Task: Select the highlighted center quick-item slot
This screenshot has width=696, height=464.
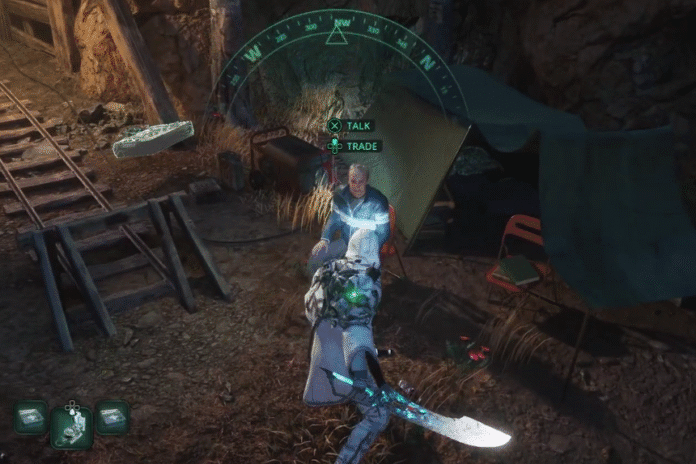Action: pos(71,424)
